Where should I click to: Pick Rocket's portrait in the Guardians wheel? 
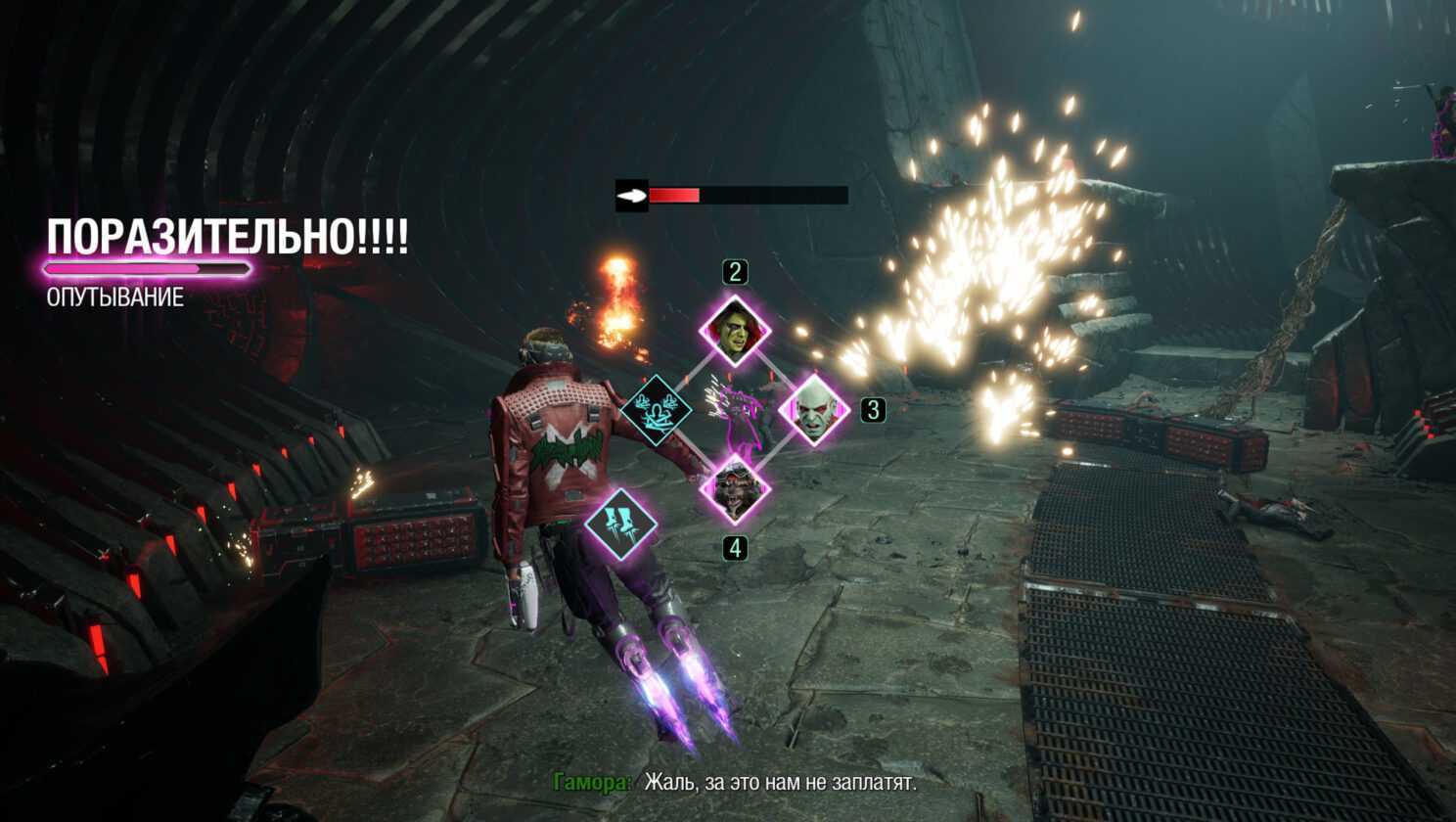(735, 487)
